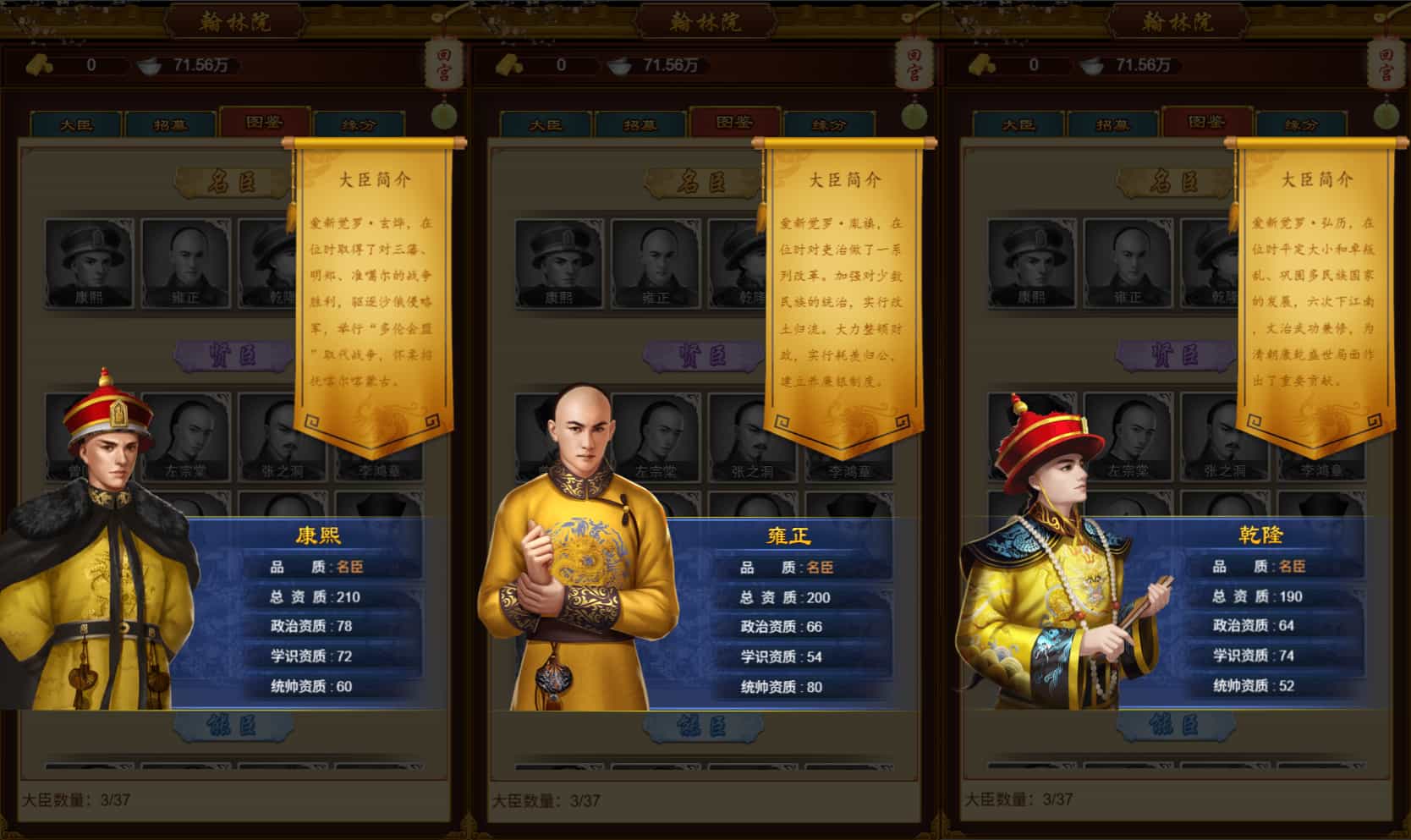Open the 回宫 lantern button in left panel
1411x840 pixels.
(444, 65)
